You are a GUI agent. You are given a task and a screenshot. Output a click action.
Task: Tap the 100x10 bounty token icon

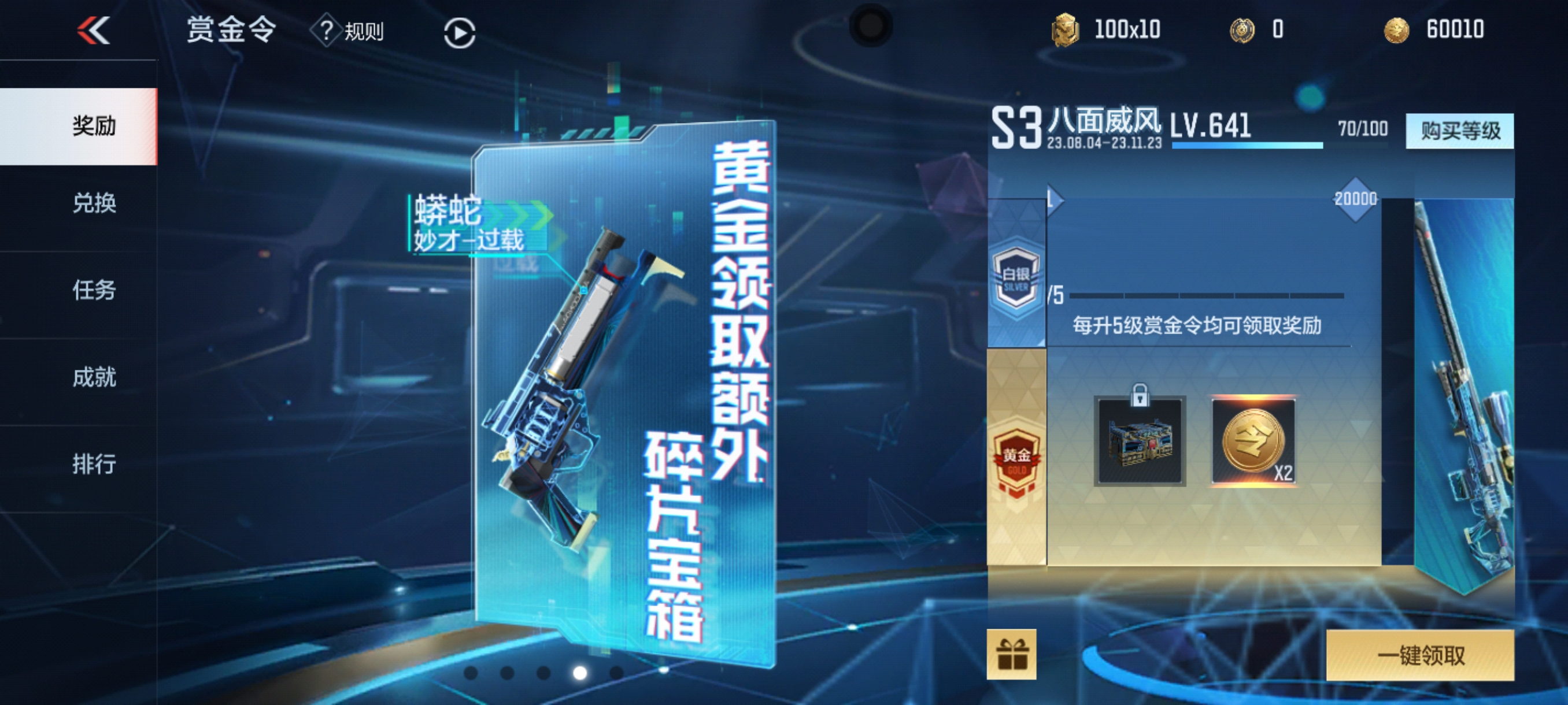1064,30
